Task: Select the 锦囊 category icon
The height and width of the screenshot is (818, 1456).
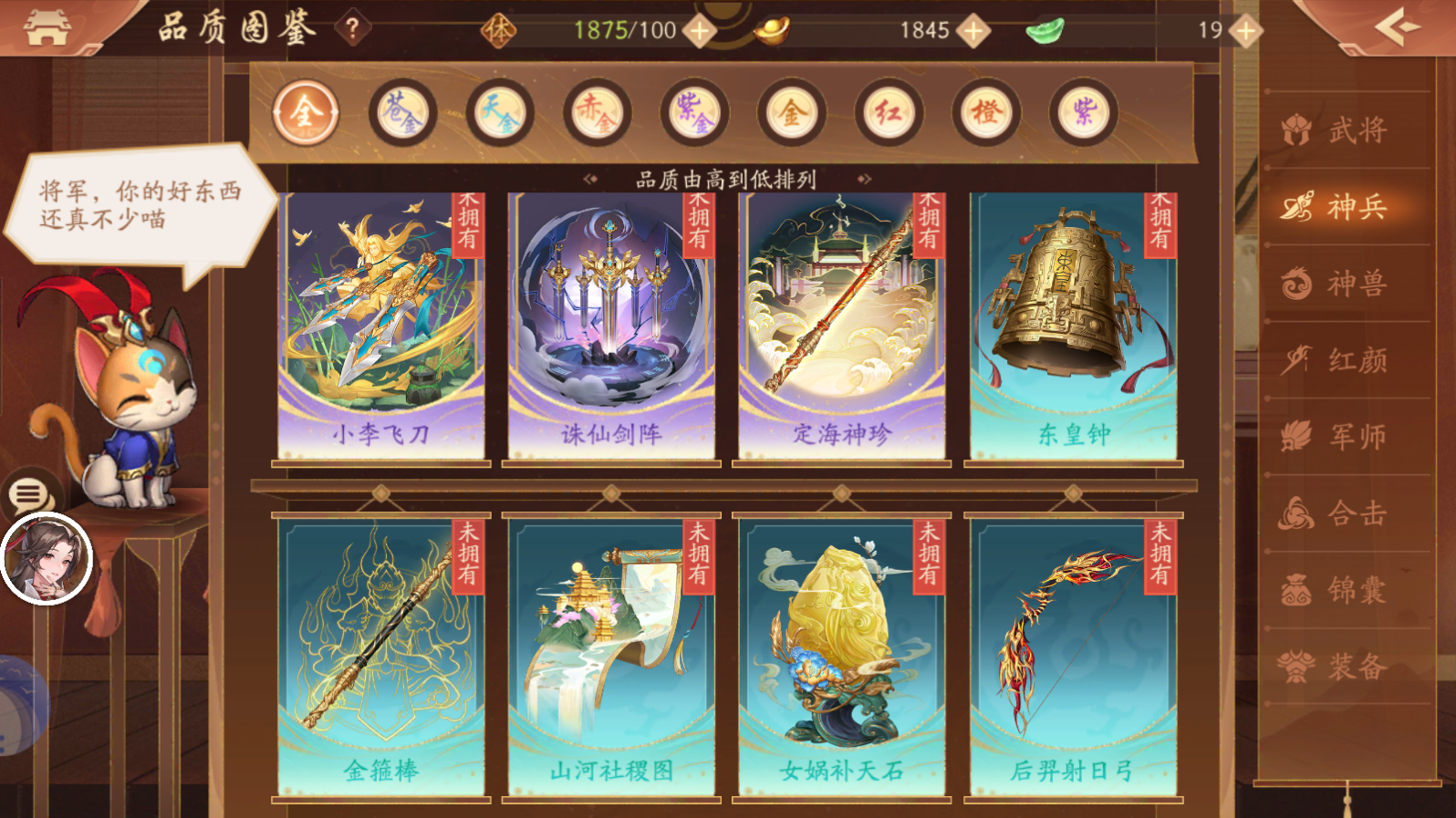Action: (1345, 590)
